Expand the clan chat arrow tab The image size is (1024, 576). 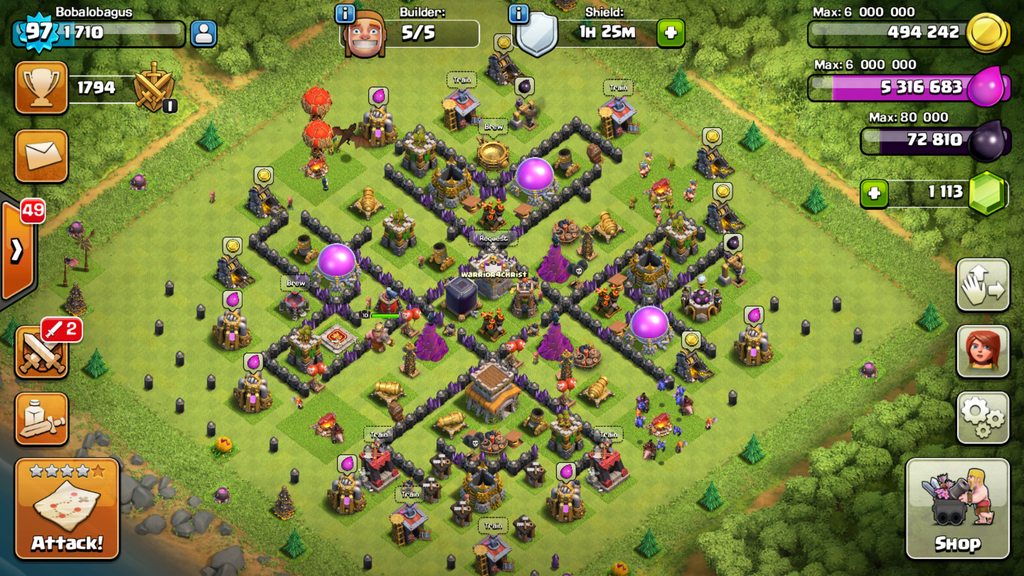point(17,251)
